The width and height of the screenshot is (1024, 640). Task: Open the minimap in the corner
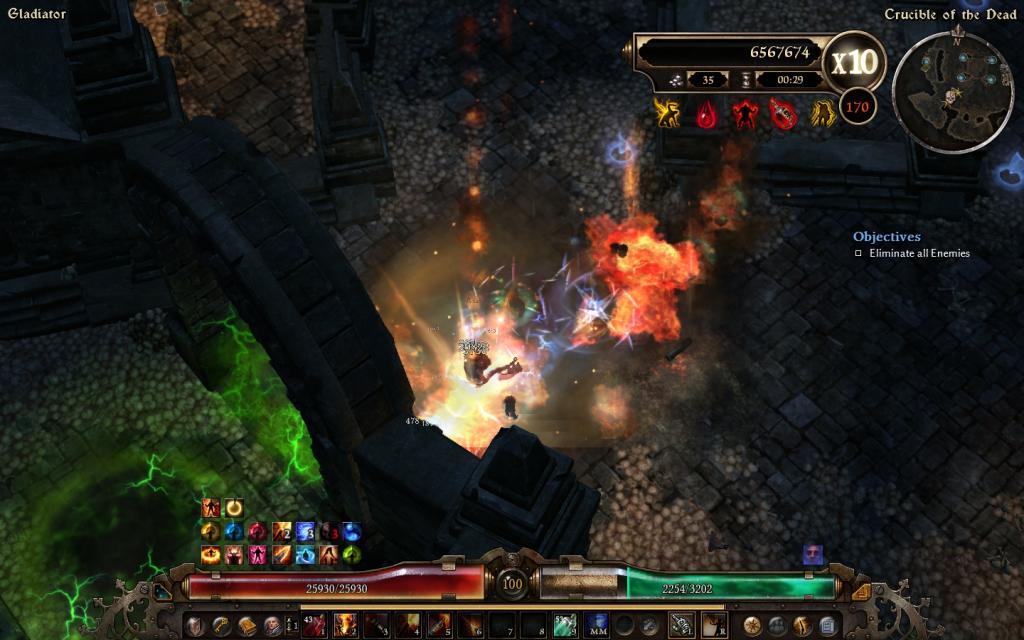(952, 91)
